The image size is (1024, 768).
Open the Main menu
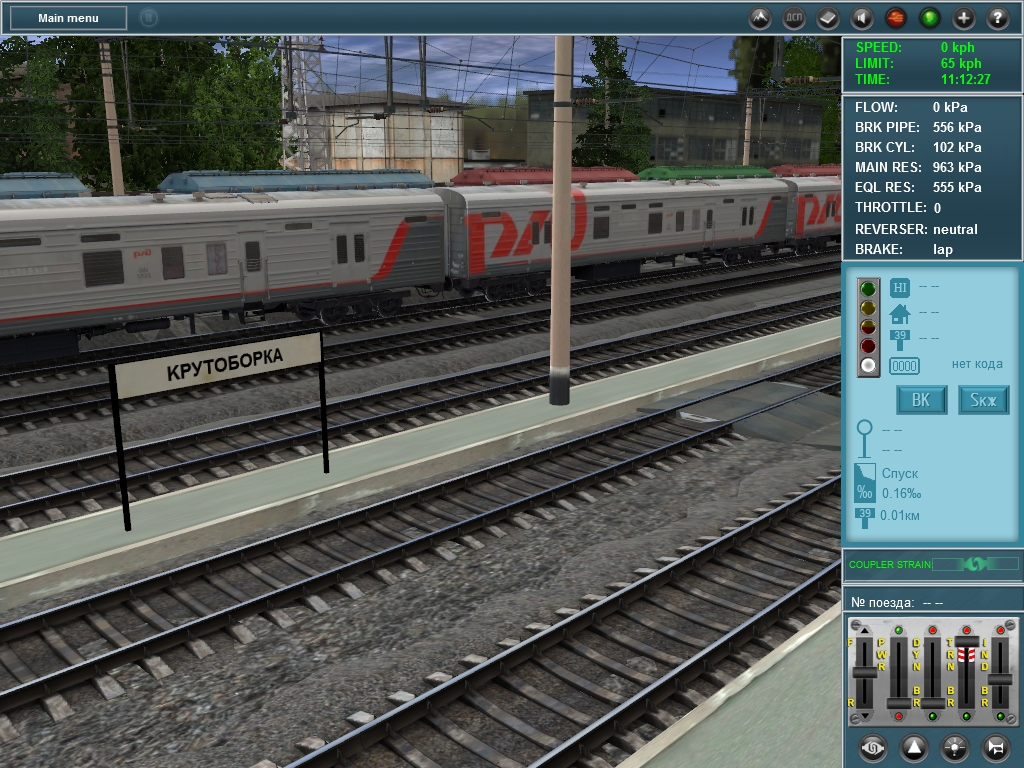coord(68,18)
